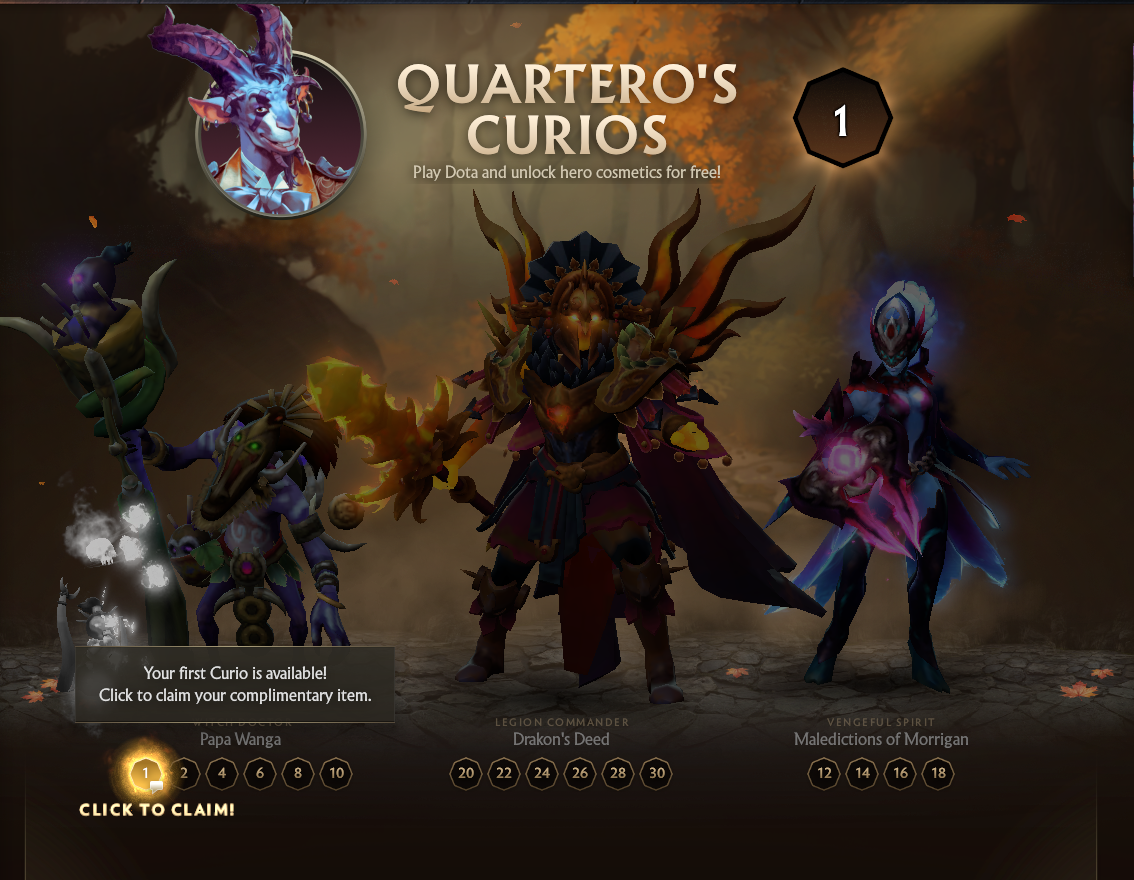Select the level 20 Drakon's Deed node
The width and height of the screenshot is (1134, 880).
click(466, 773)
